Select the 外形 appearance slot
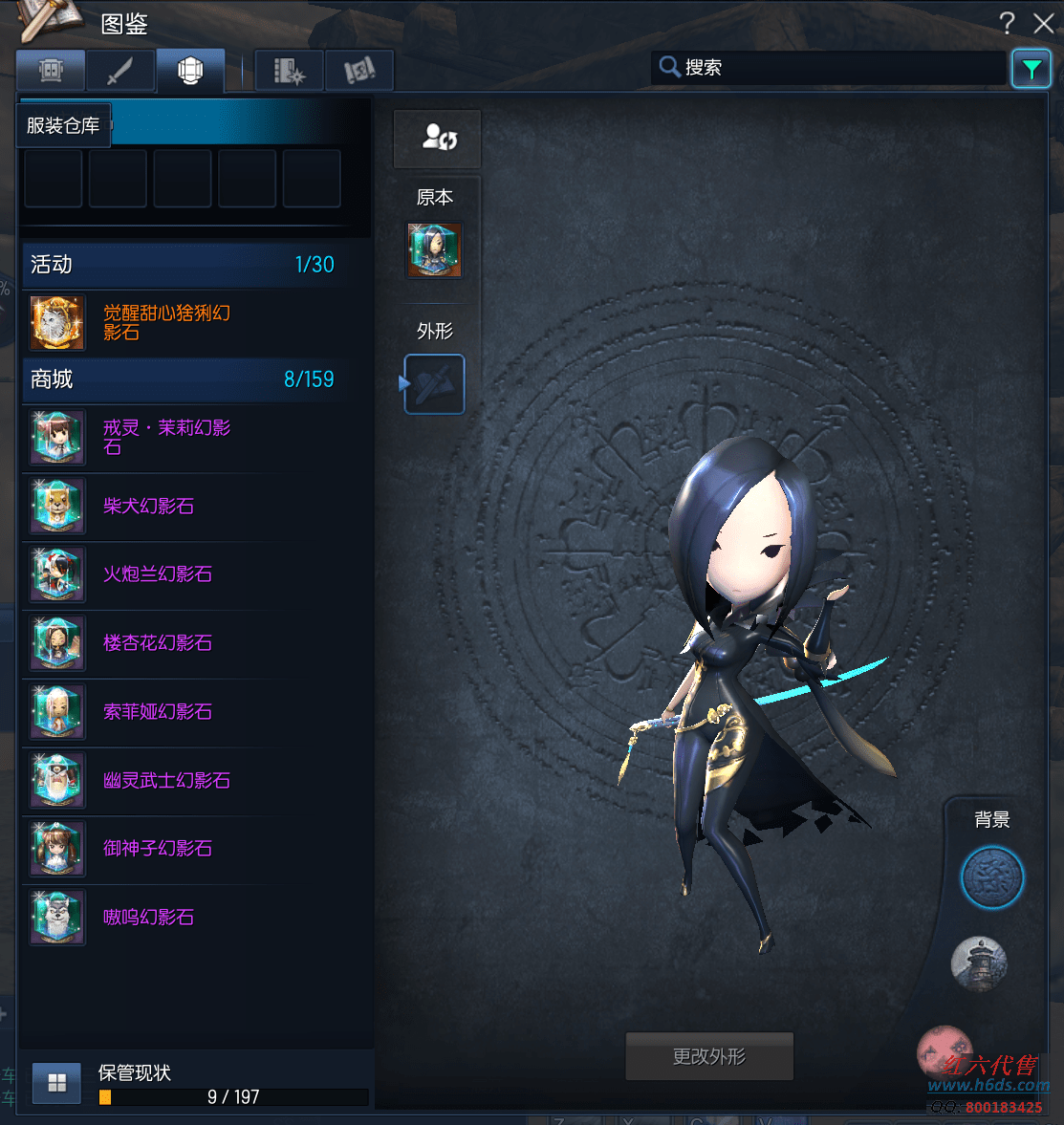The width and height of the screenshot is (1064, 1125). [435, 384]
